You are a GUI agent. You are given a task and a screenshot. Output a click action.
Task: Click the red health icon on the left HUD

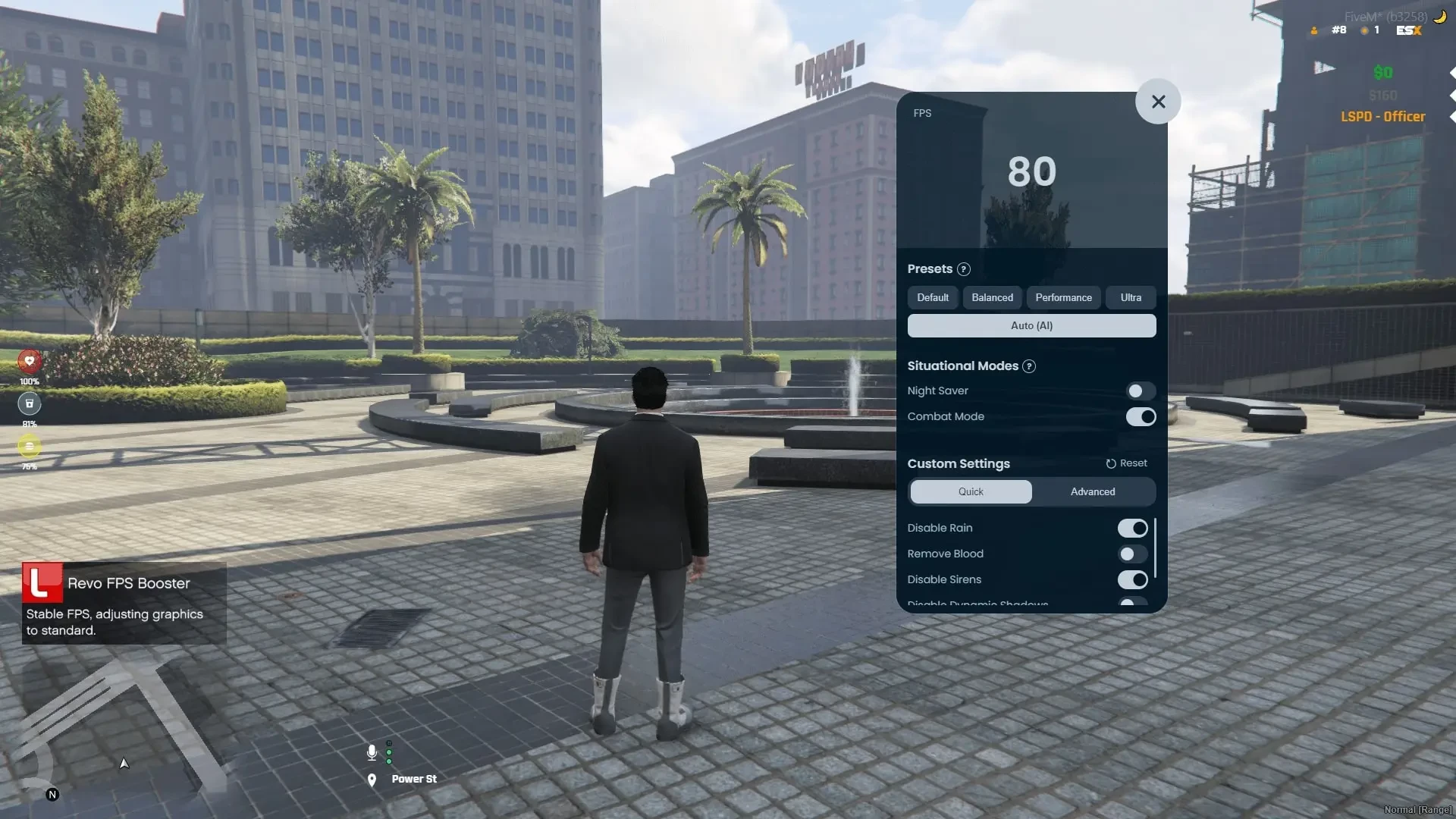(29, 362)
